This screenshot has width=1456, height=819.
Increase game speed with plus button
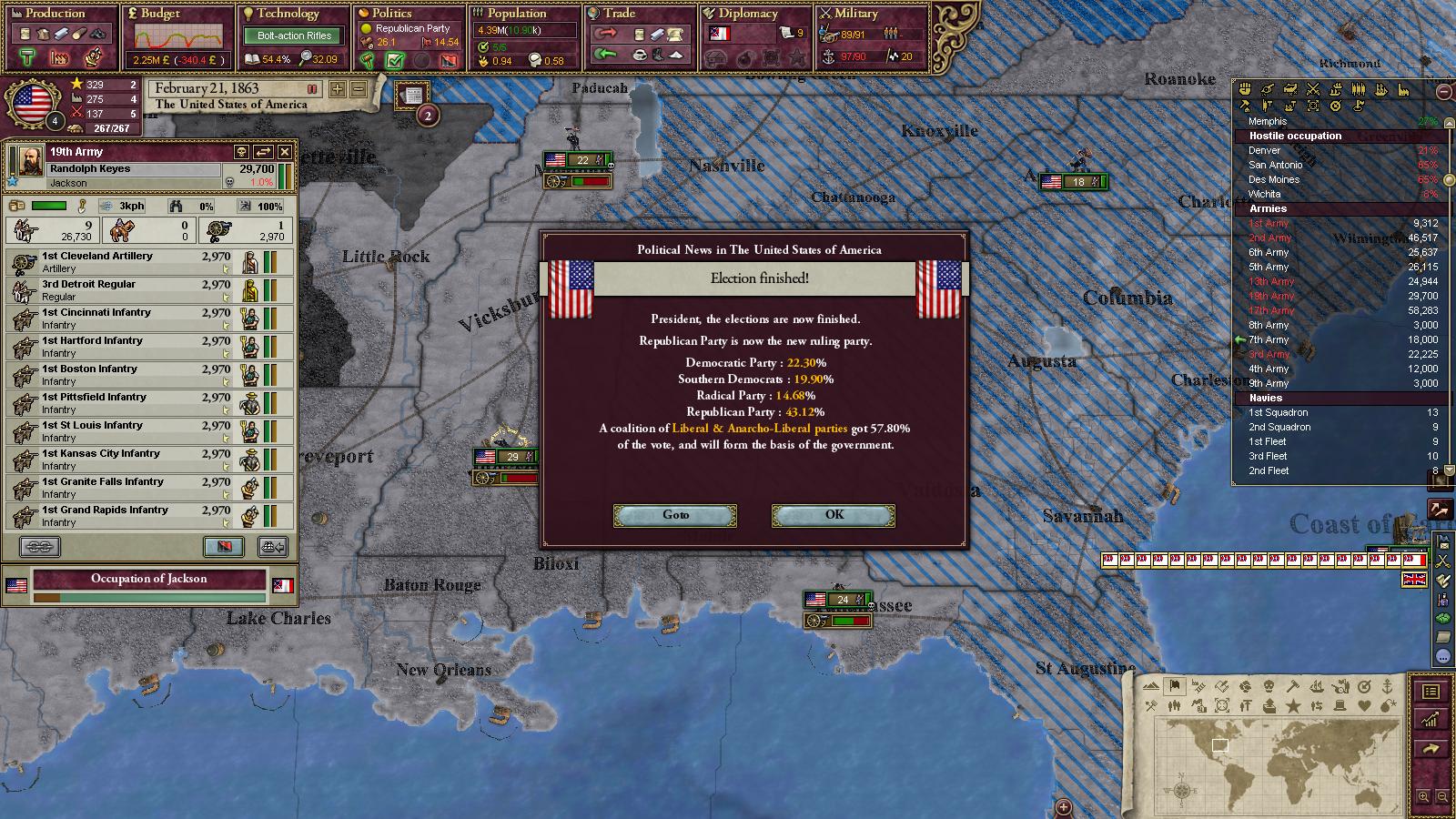pyautogui.click(x=338, y=89)
